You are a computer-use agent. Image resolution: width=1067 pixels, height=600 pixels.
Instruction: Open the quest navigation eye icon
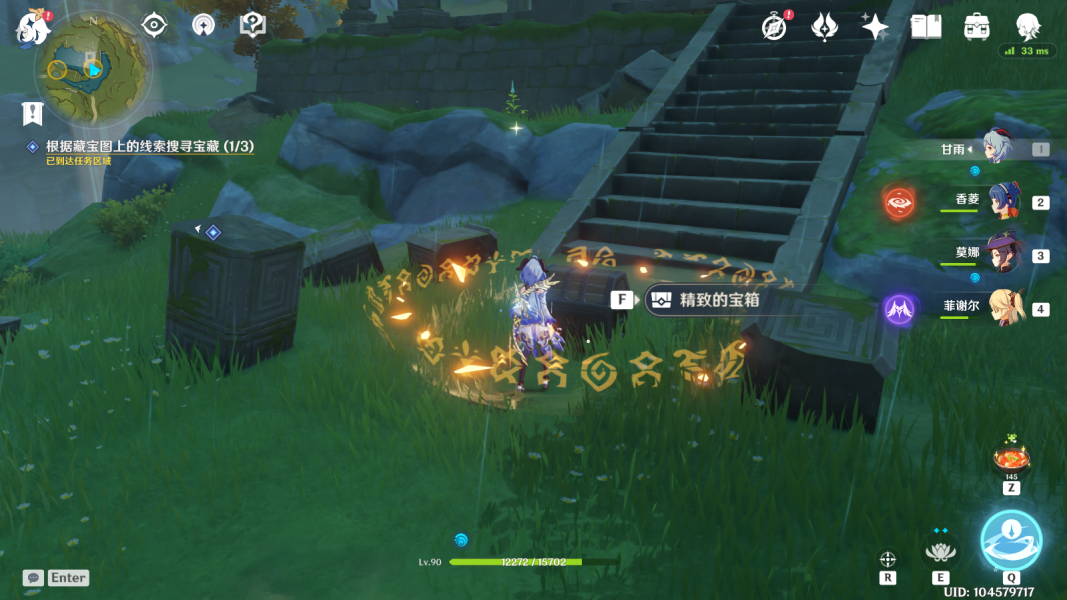[x=153, y=25]
